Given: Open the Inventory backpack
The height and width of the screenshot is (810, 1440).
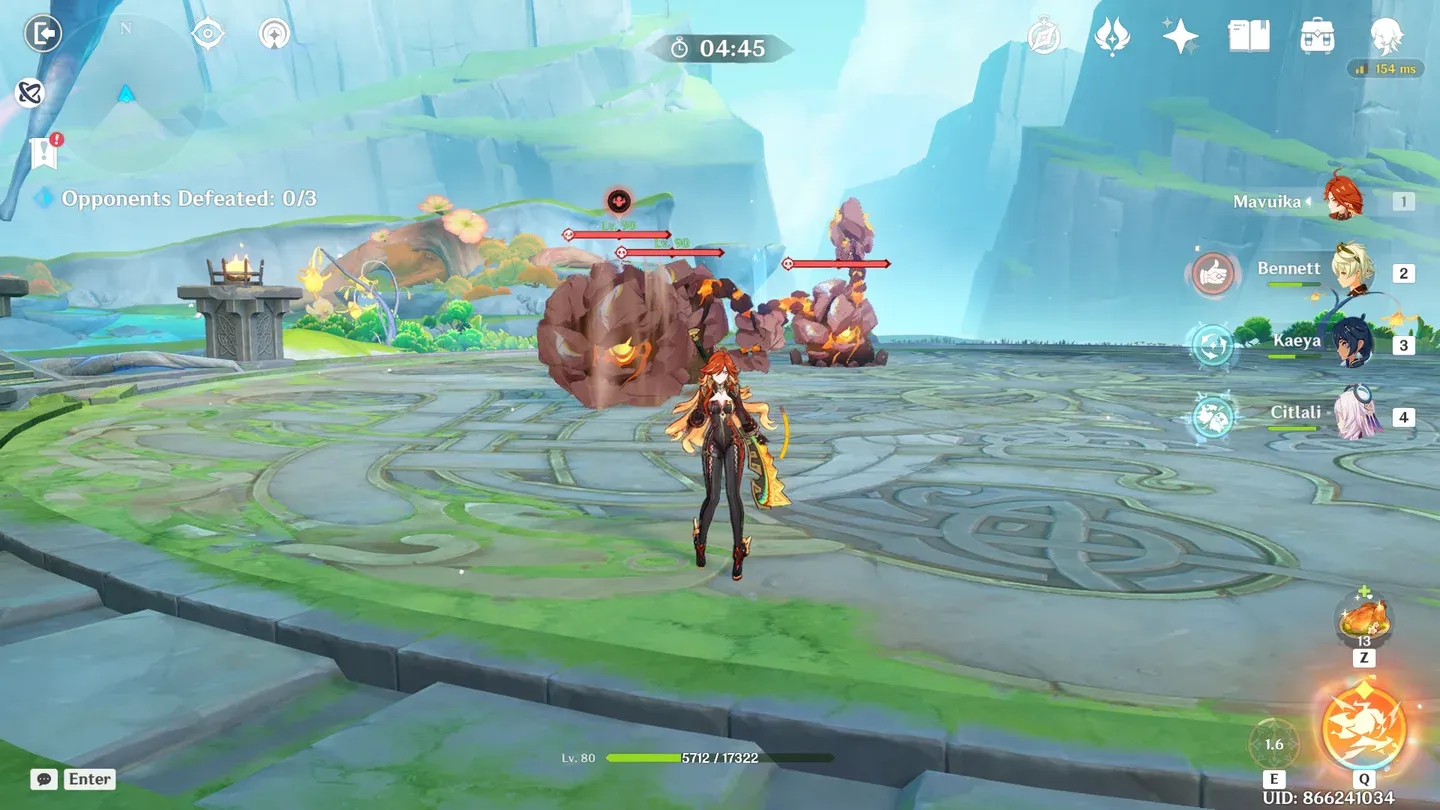Looking at the screenshot, I should click(1317, 37).
